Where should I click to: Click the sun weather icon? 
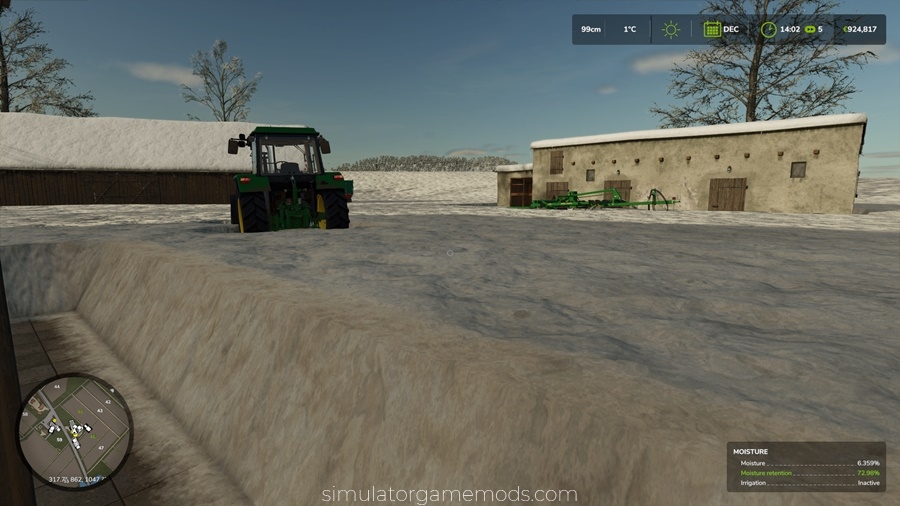(x=670, y=29)
